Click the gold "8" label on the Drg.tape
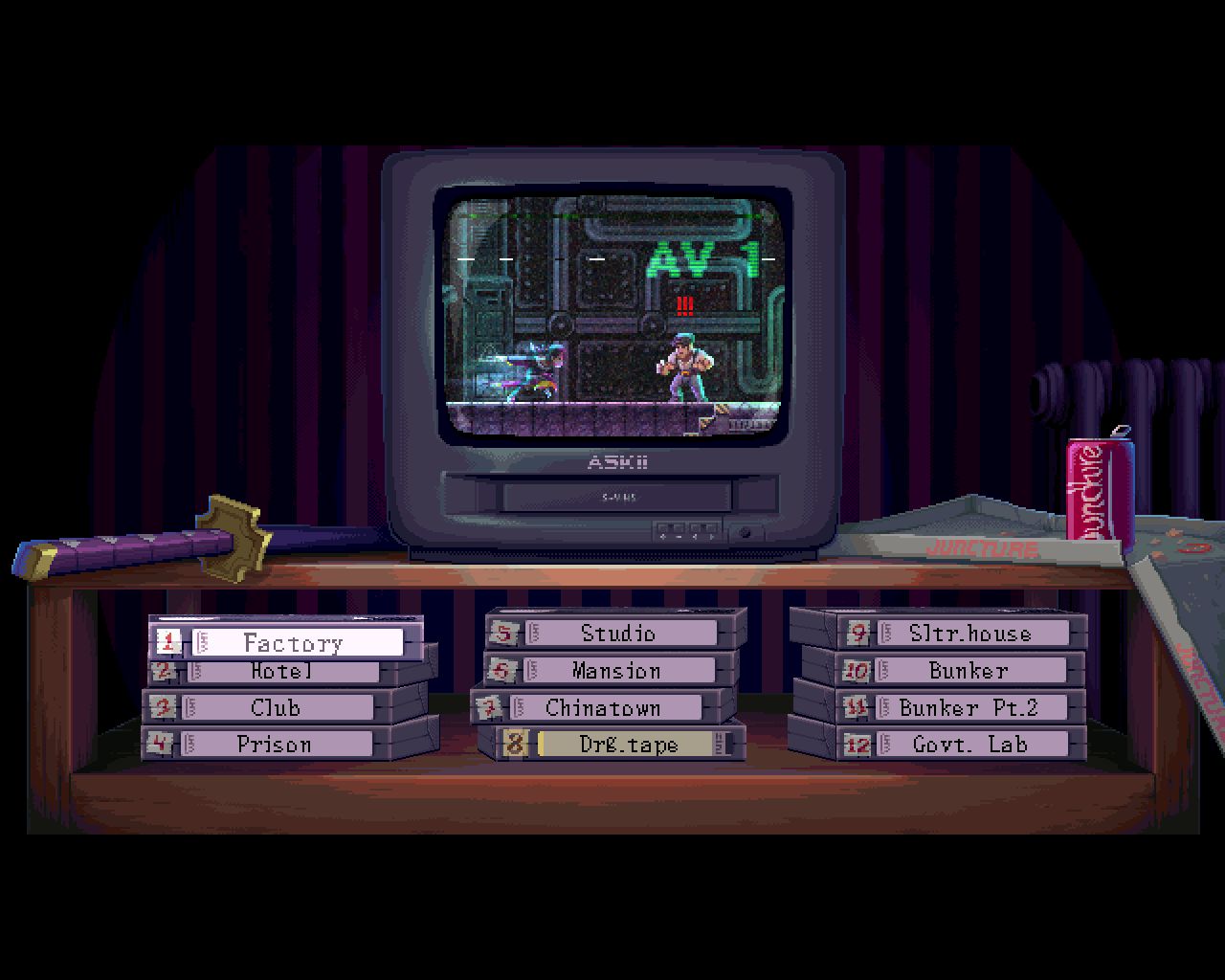The height and width of the screenshot is (980, 1225). (x=514, y=743)
